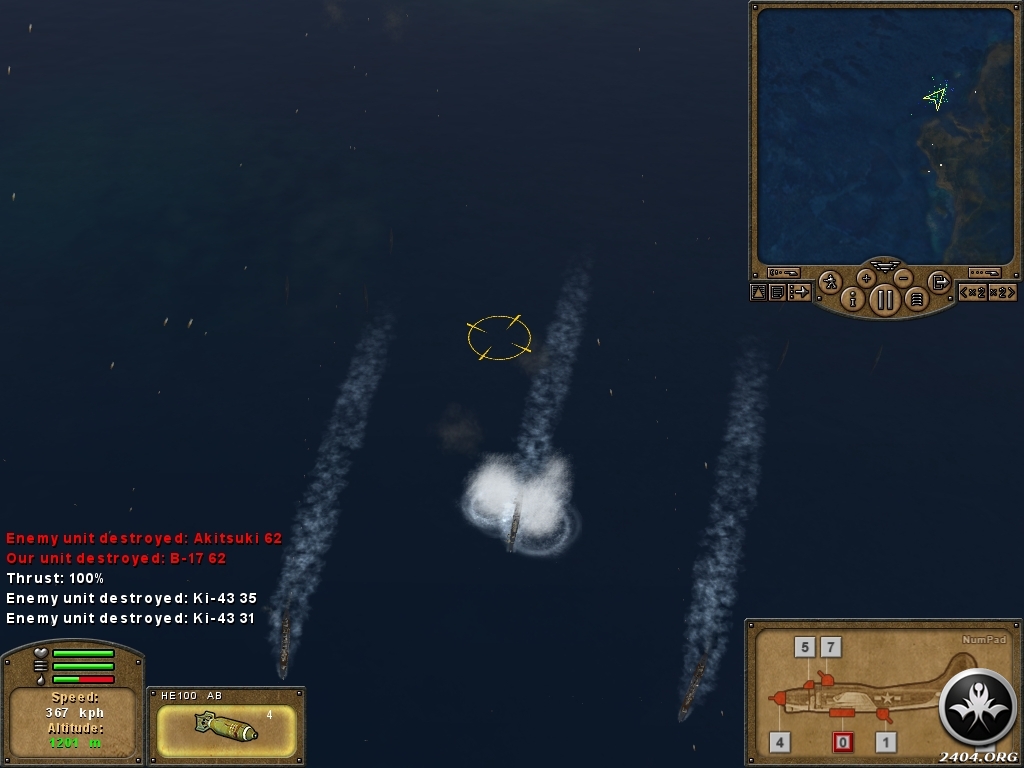Click the exit arrow button
This screenshot has height=768, width=1024.
(x=939, y=282)
